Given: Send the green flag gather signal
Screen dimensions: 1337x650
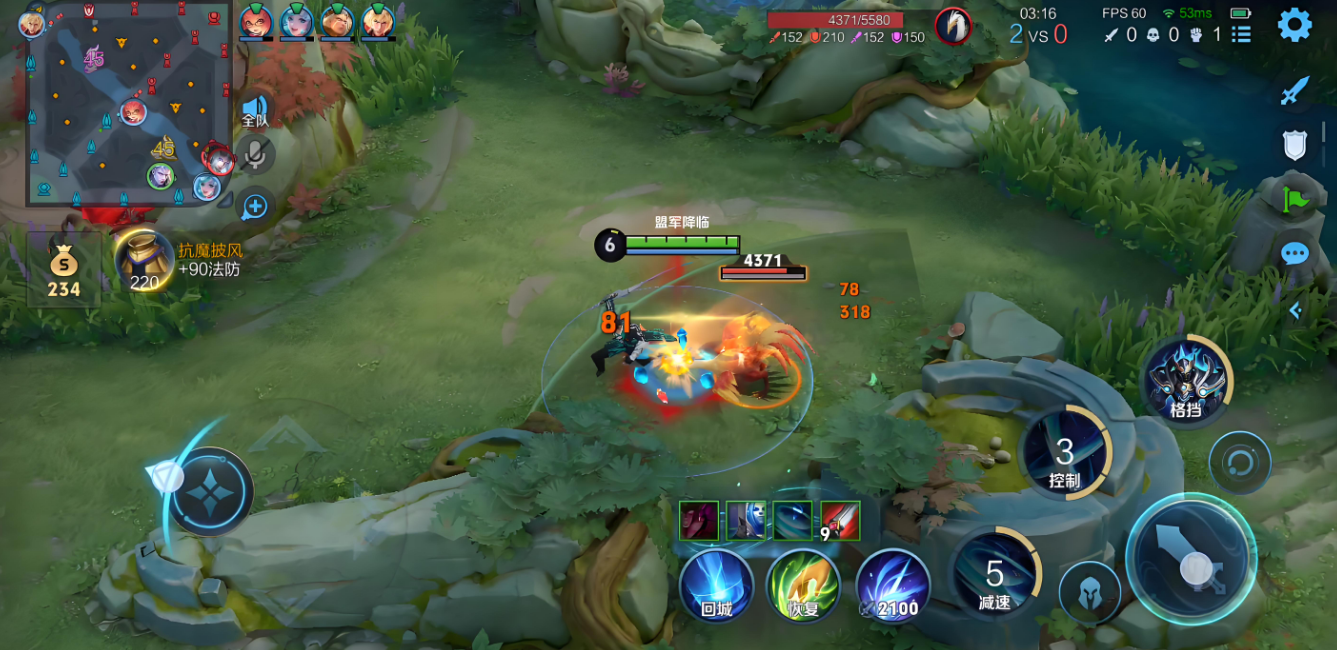Looking at the screenshot, I should click(x=1295, y=199).
